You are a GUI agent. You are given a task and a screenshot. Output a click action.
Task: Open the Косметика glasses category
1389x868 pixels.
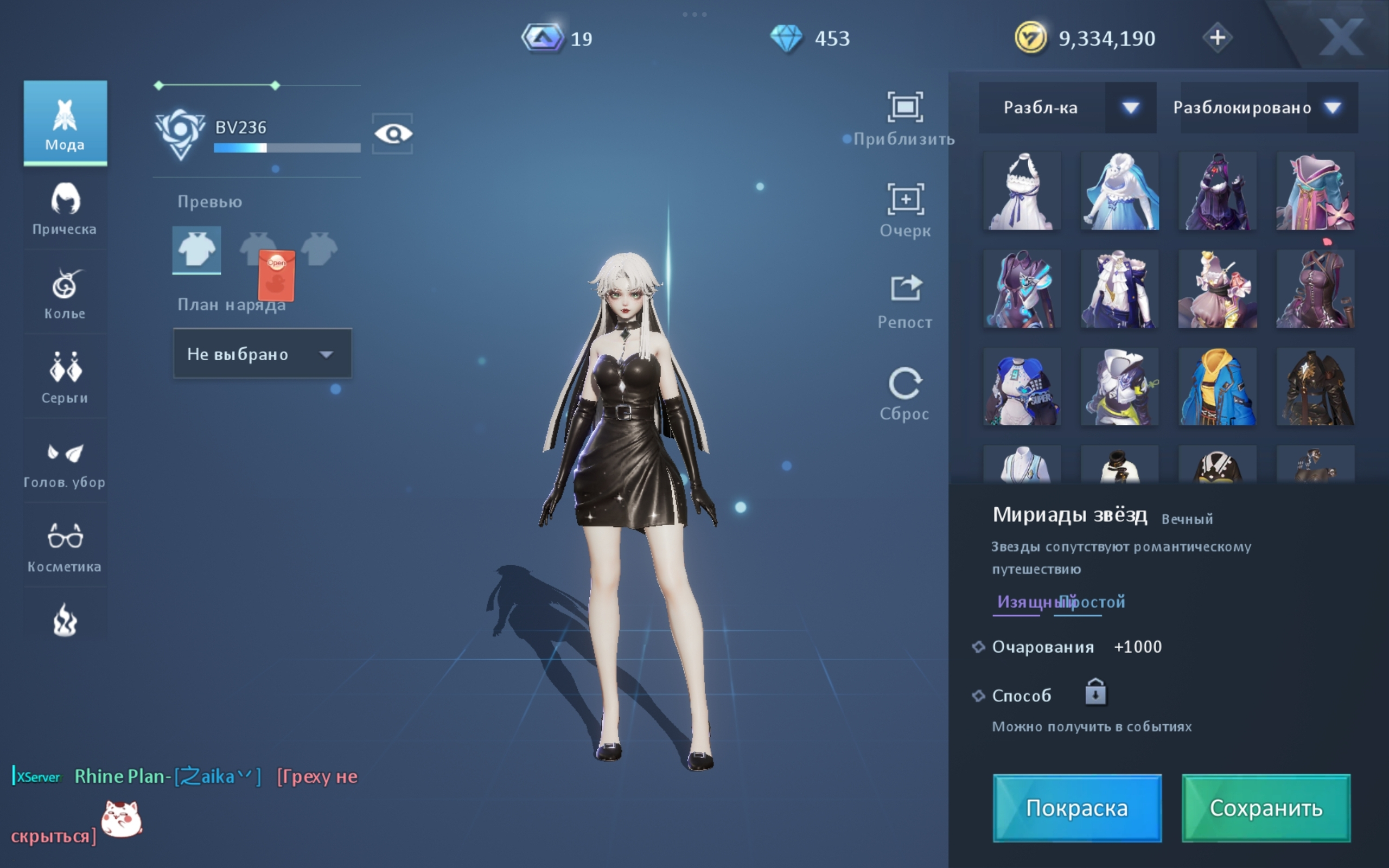[65, 546]
